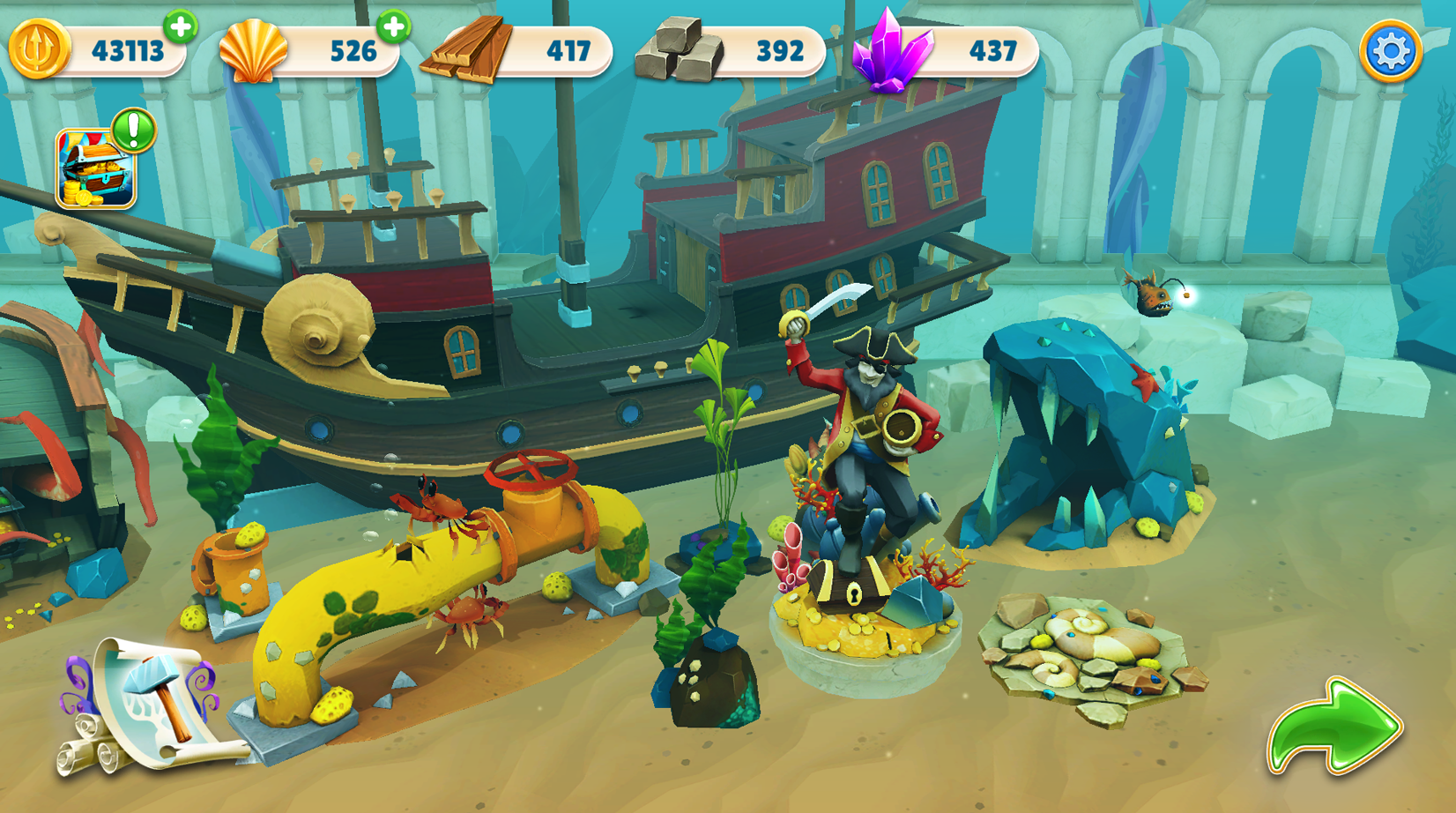
Task: Buy more shells using the plus button
Action: tap(394, 26)
